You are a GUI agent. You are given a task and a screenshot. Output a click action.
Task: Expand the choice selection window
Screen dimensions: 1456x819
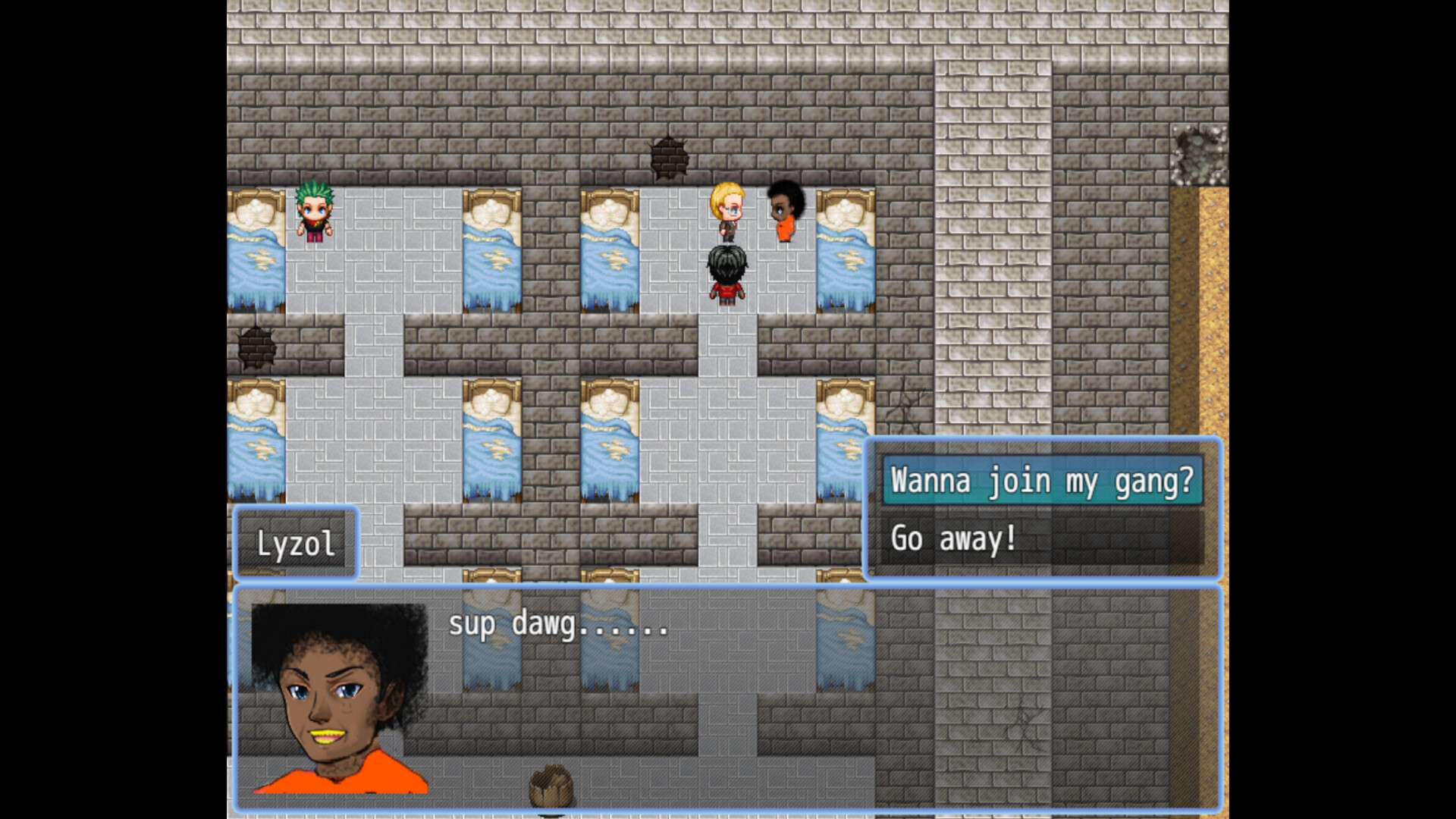click(1044, 508)
